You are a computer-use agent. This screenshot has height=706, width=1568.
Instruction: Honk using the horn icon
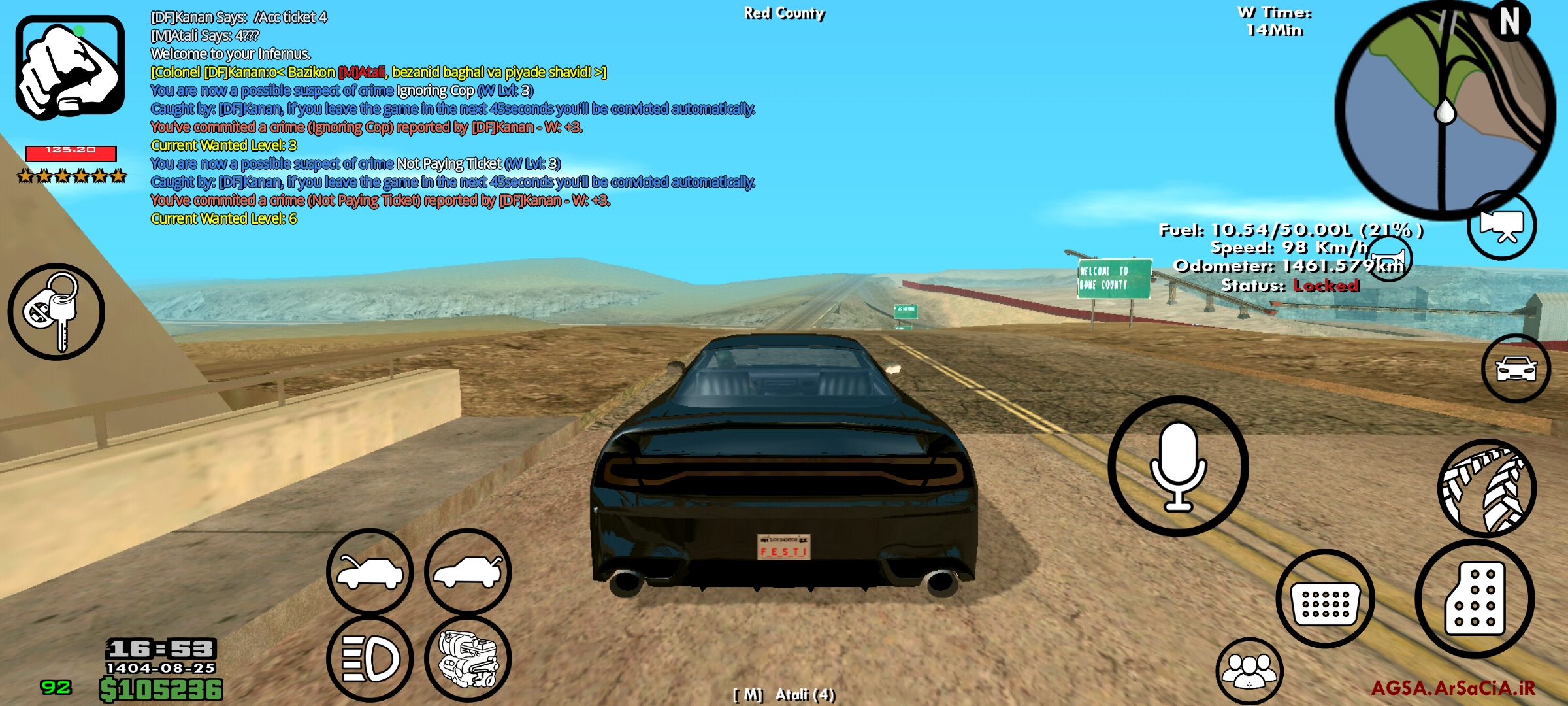1388,258
